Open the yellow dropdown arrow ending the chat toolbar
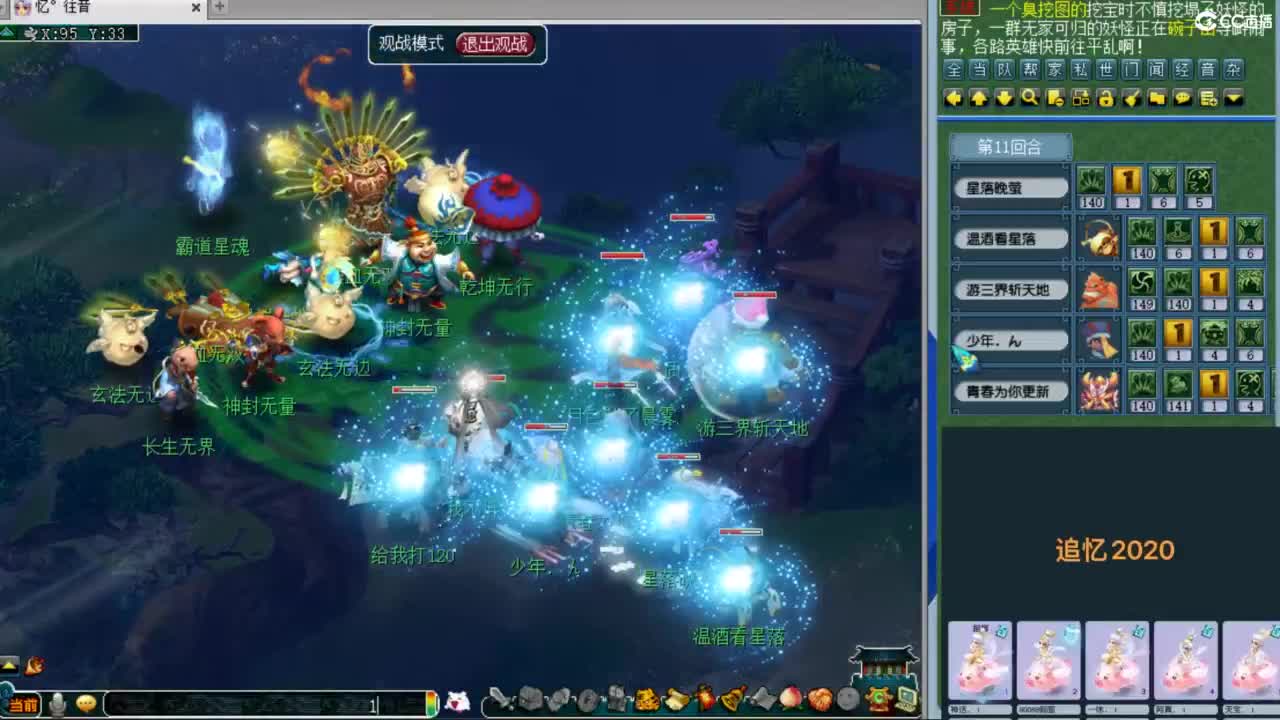This screenshot has height=720, width=1280. click(x=1233, y=100)
